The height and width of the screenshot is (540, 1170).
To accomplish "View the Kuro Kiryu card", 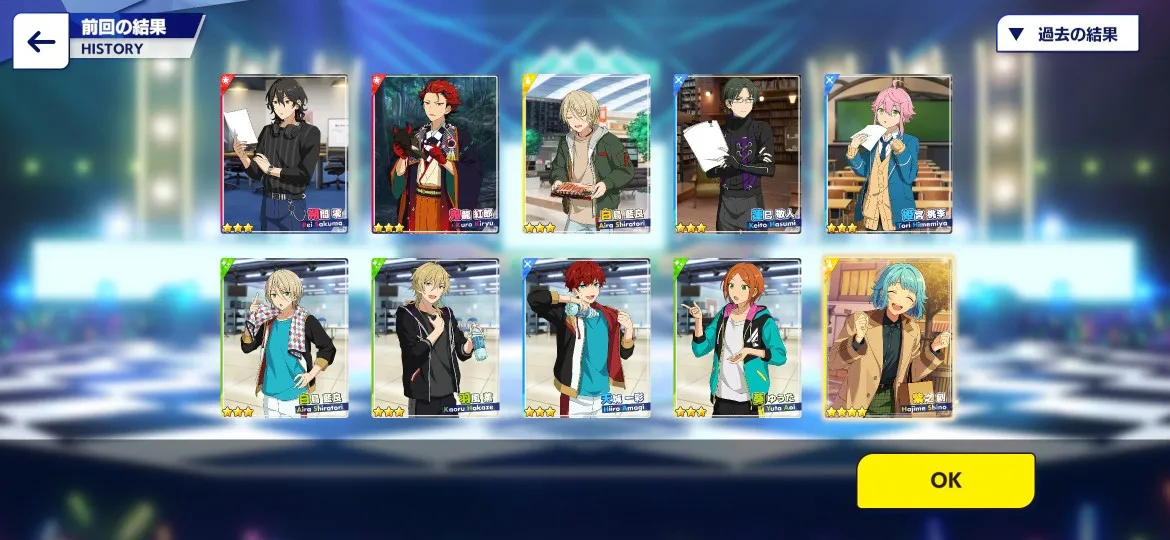I will [435, 154].
